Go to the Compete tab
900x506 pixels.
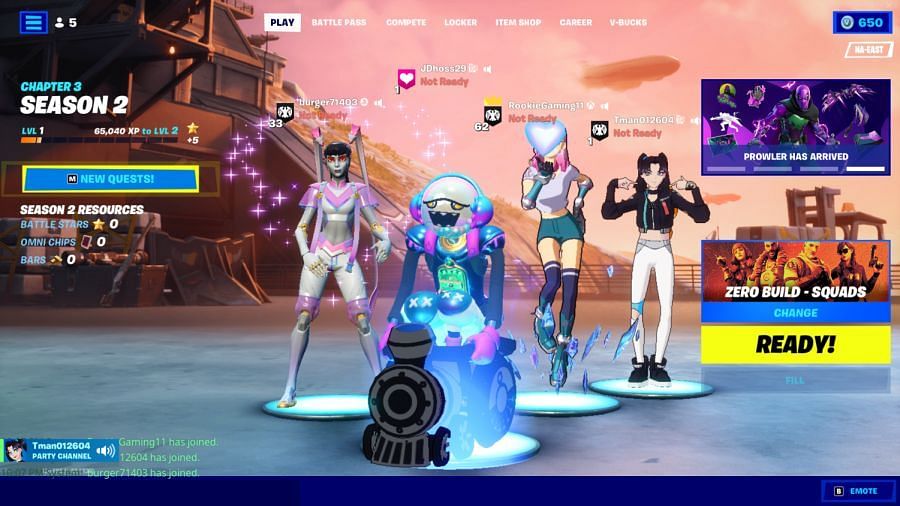click(x=406, y=22)
